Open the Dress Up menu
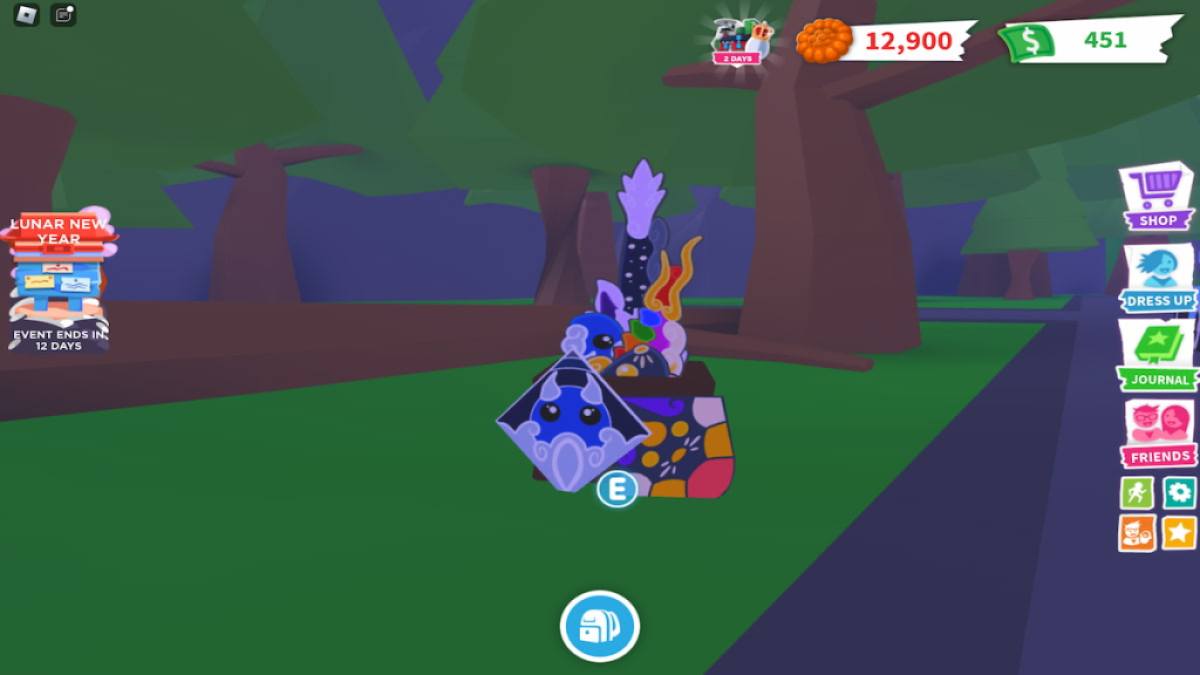Screen dimensions: 1200x675 pyautogui.click(x=1157, y=278)
